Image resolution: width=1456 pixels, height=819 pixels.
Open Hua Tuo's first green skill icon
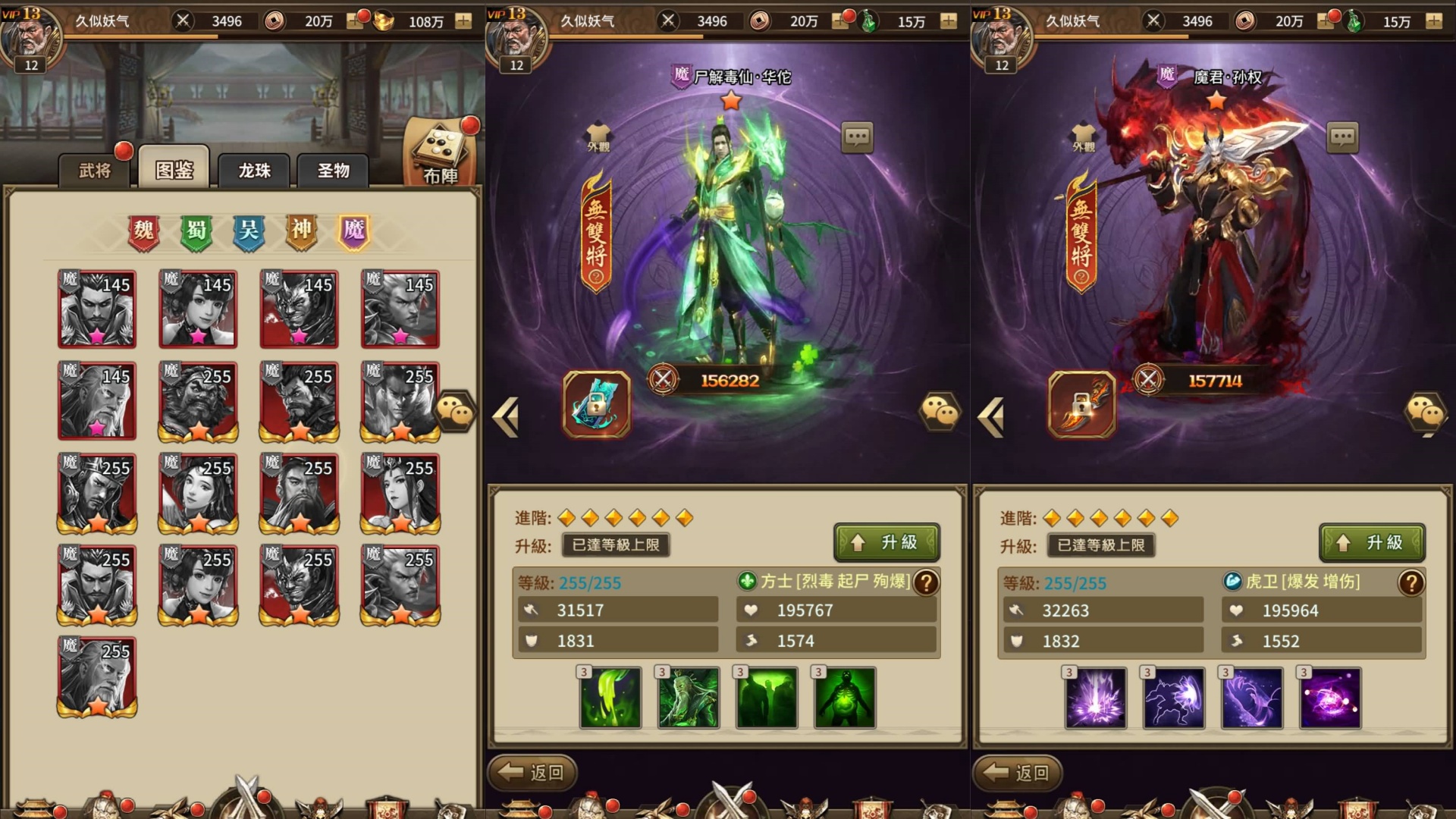[x=610, y=698]
